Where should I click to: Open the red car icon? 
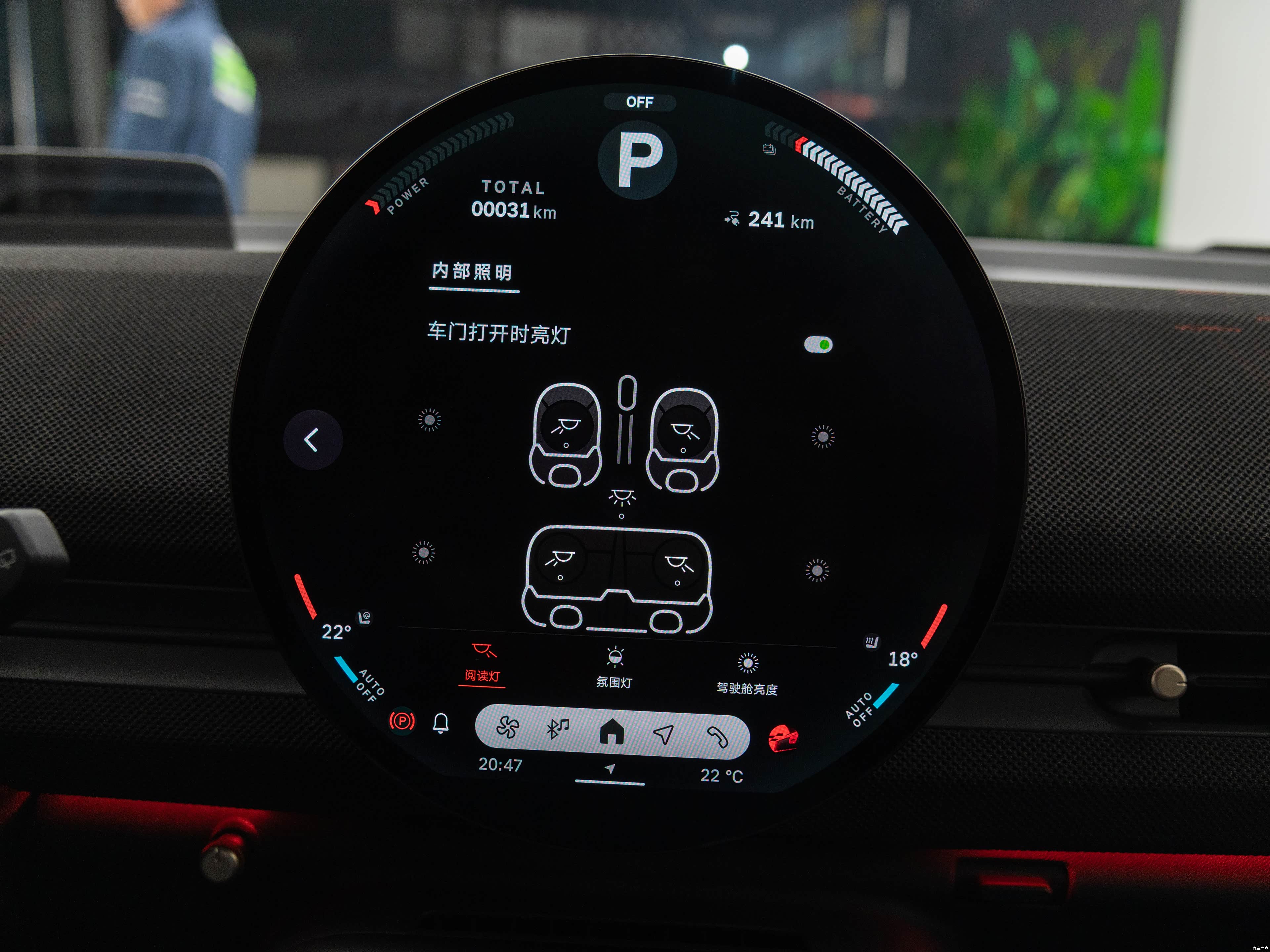click(783, 738)
